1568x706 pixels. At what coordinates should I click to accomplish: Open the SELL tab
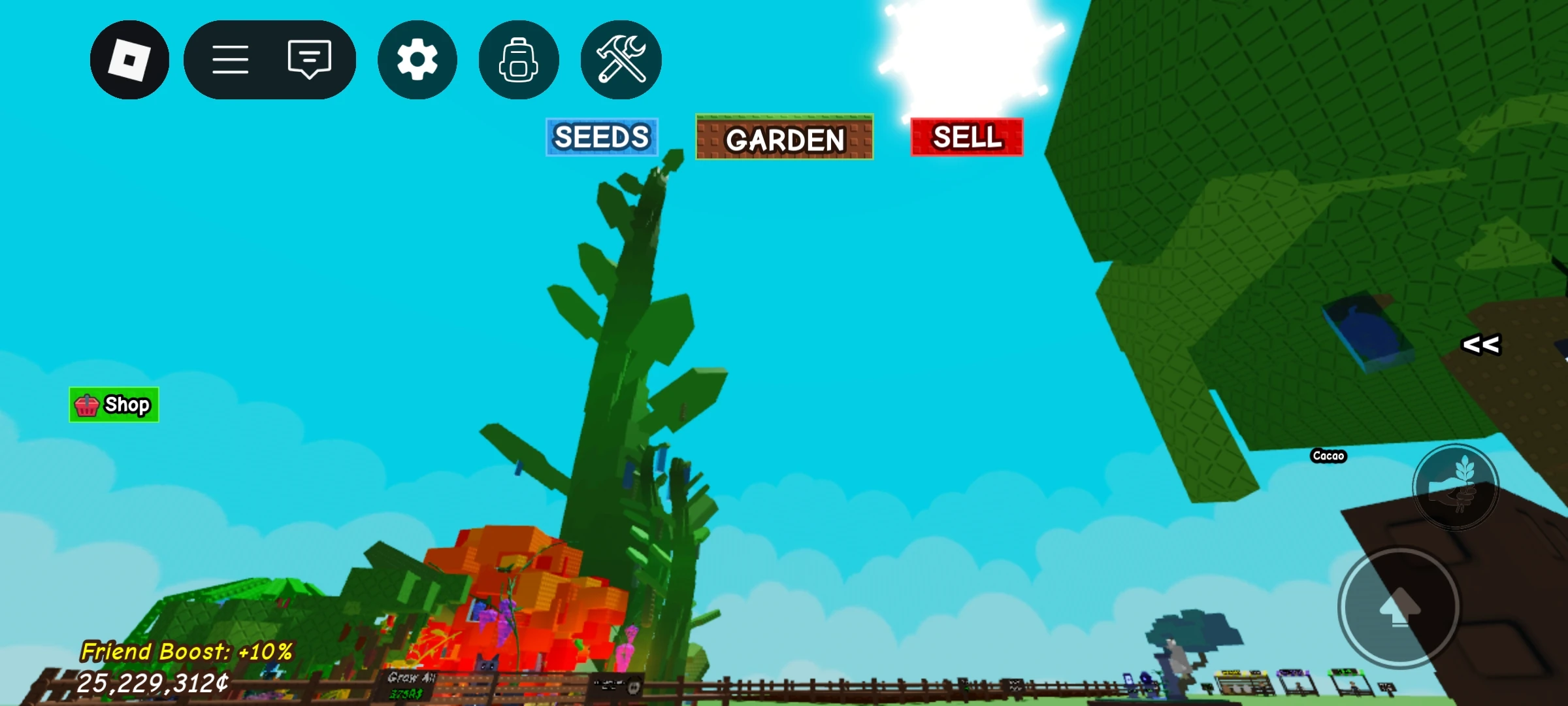(967, 137)
